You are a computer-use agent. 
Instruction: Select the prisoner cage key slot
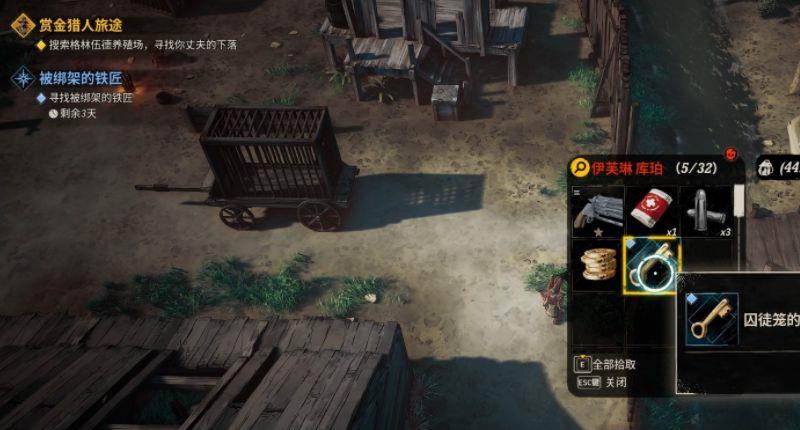point(651,265)
